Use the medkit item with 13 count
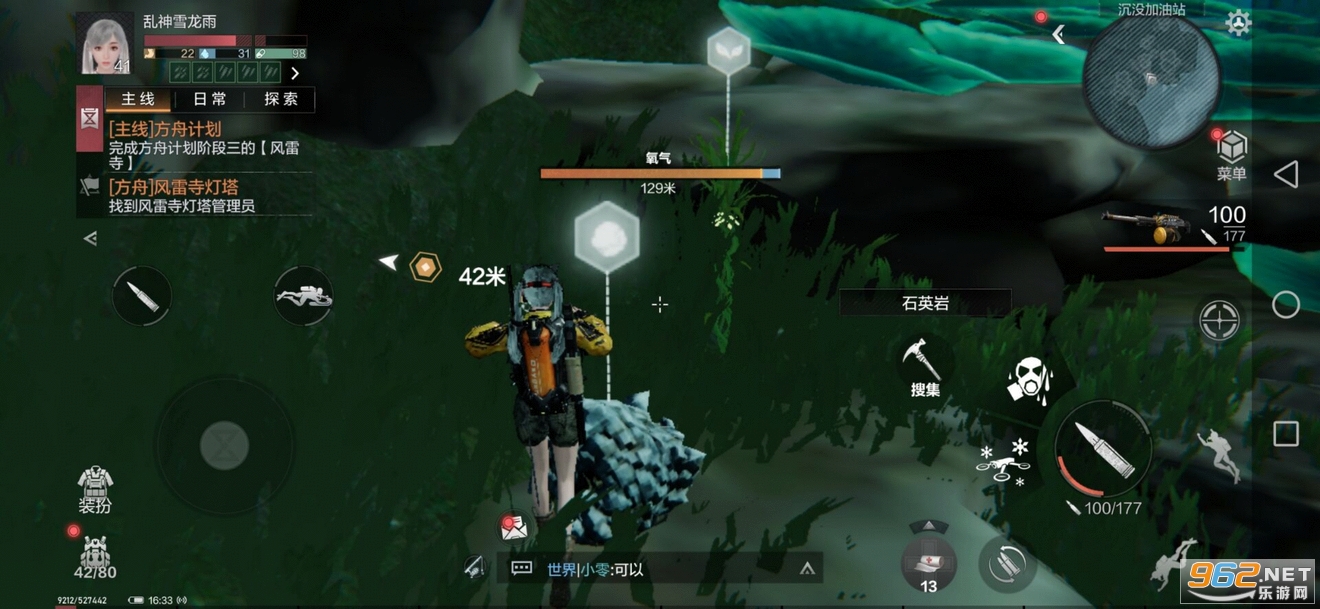The width and height of the screenshot is (1320, 609). tap(929, 565)
